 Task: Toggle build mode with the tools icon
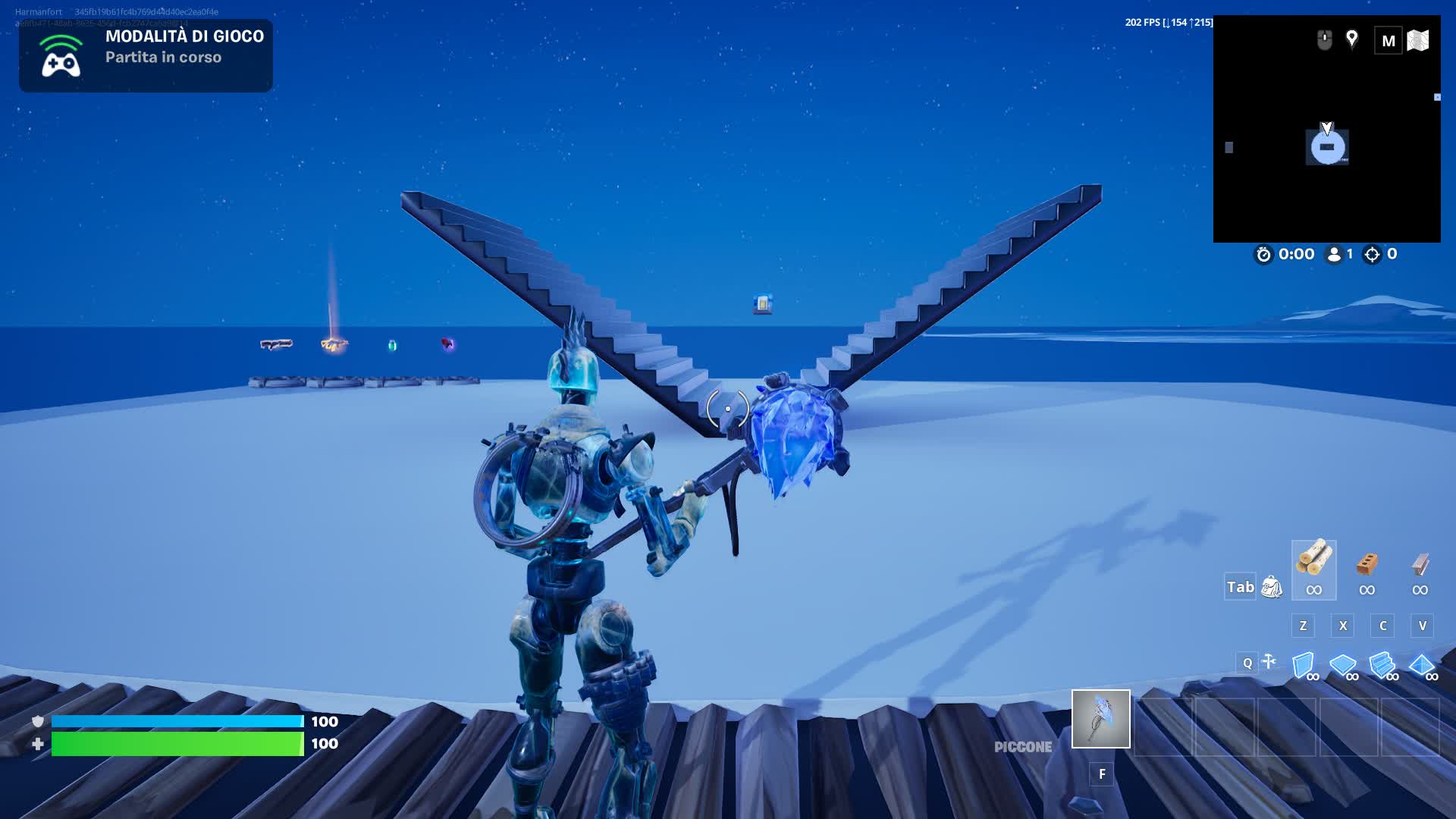[x=1269, y=662]
